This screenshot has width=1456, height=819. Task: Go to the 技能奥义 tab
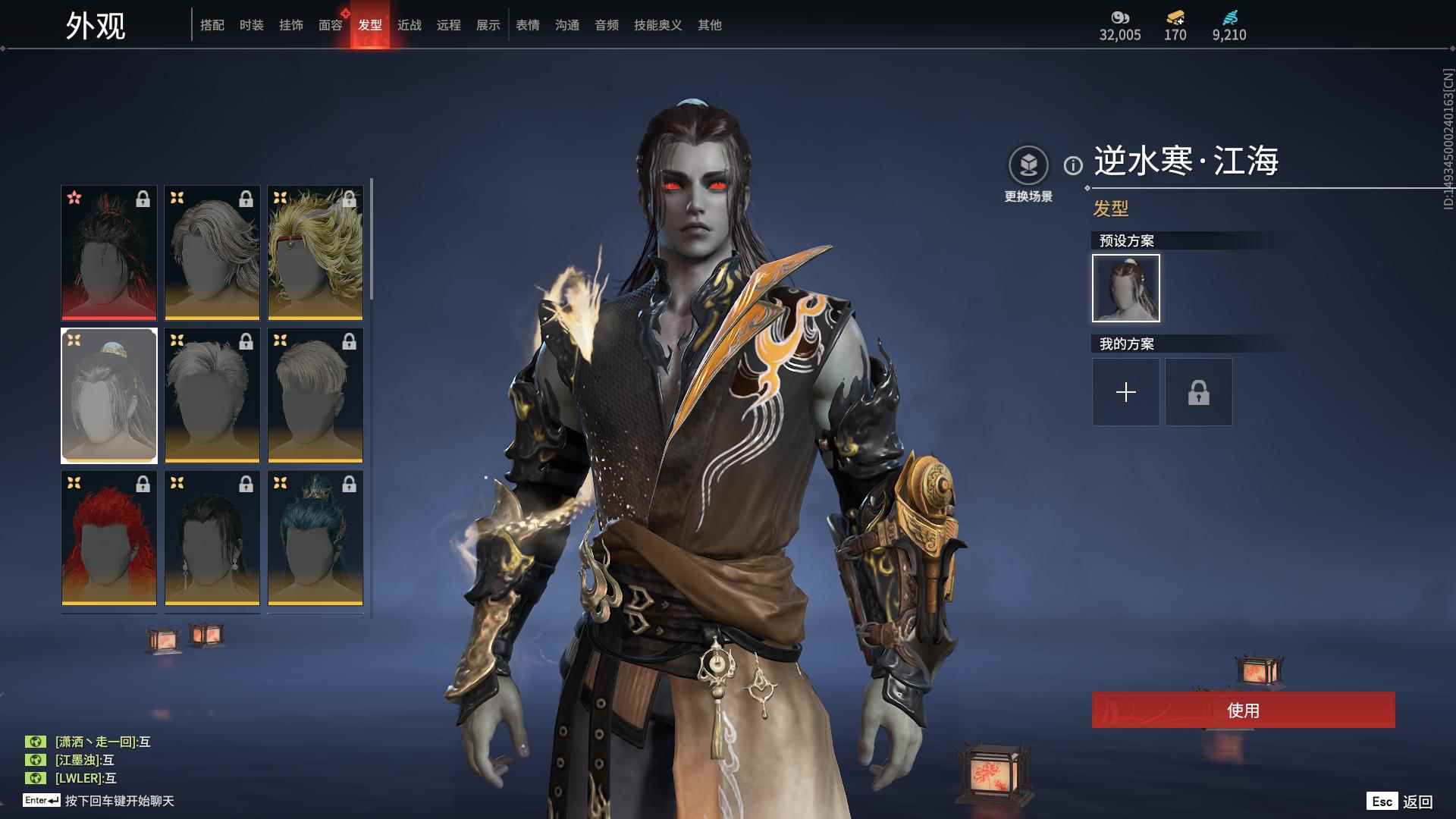coord(658,25)
